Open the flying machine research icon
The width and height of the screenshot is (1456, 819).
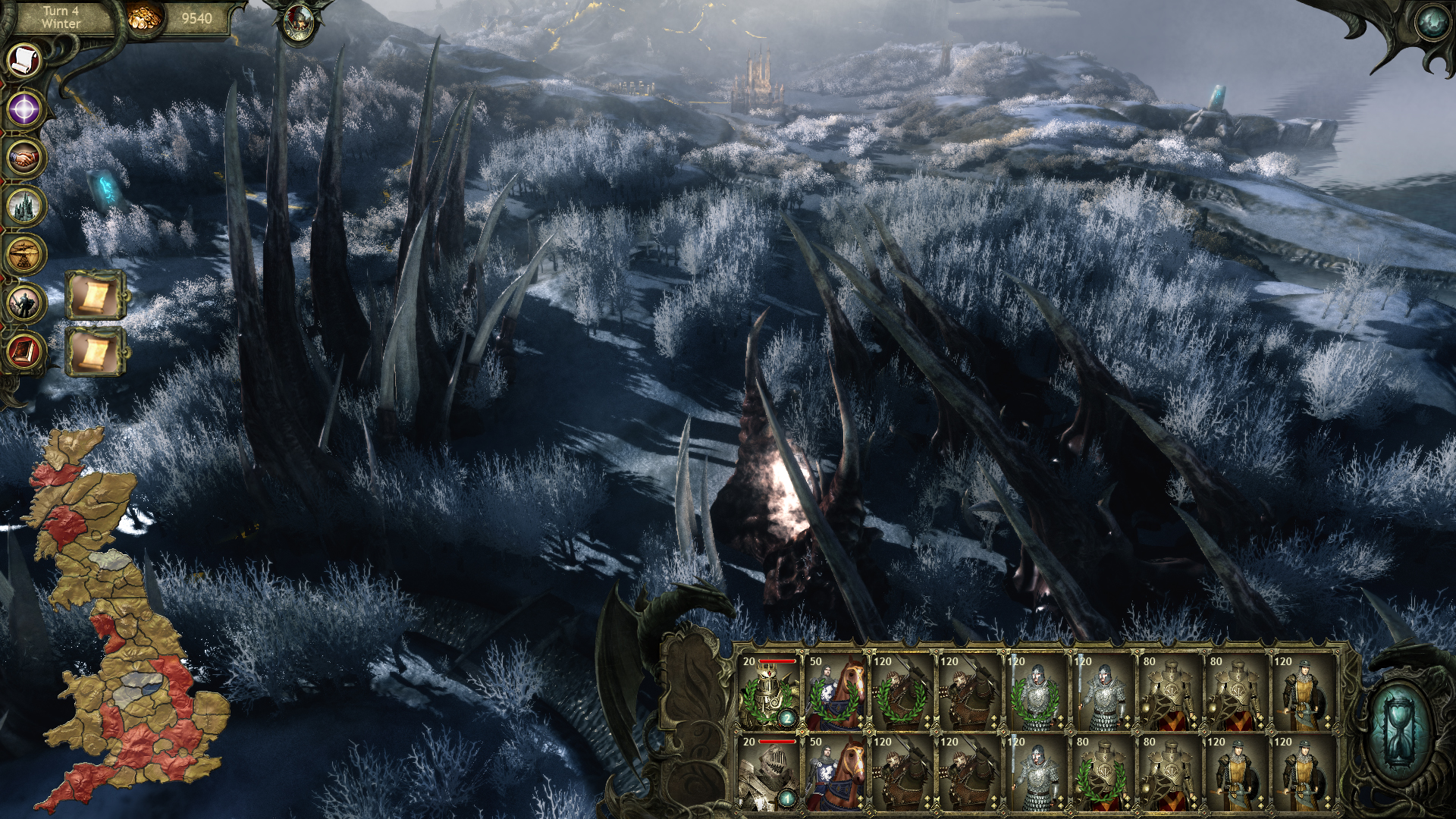pos(25,255)
